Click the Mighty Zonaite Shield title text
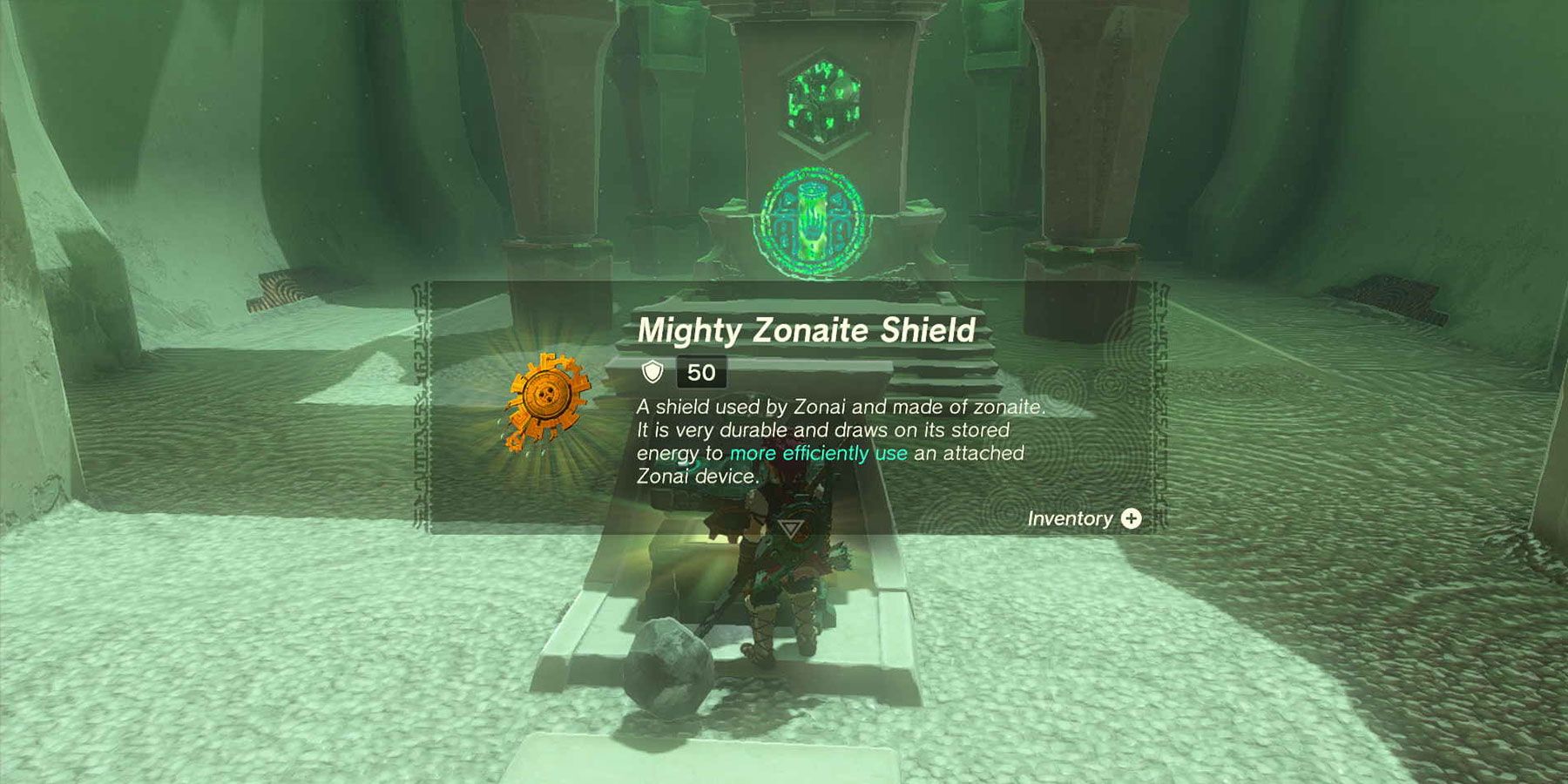 pyautogui.click(x=806, y=329)
